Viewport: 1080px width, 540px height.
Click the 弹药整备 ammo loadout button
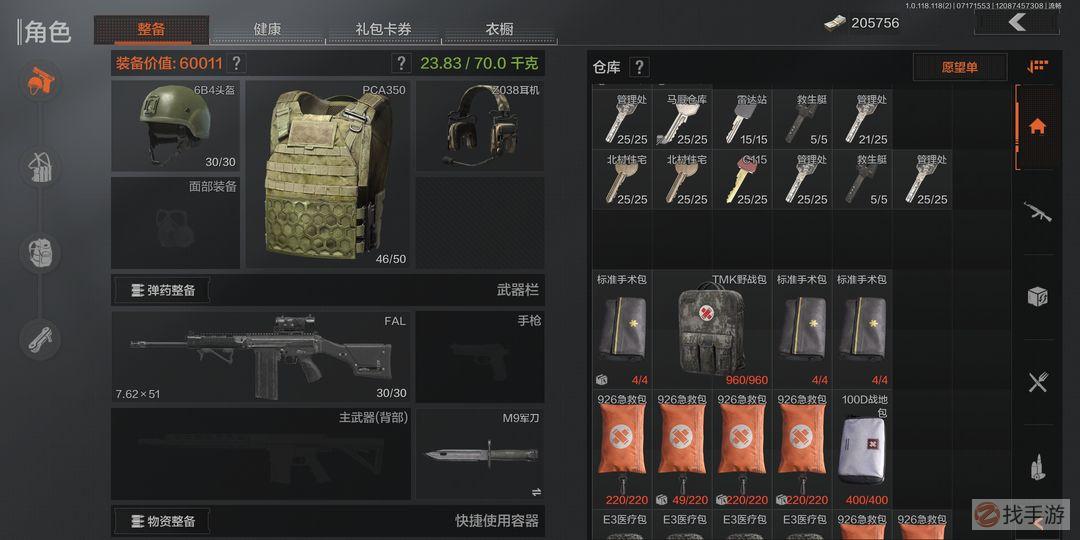point(162,290)
